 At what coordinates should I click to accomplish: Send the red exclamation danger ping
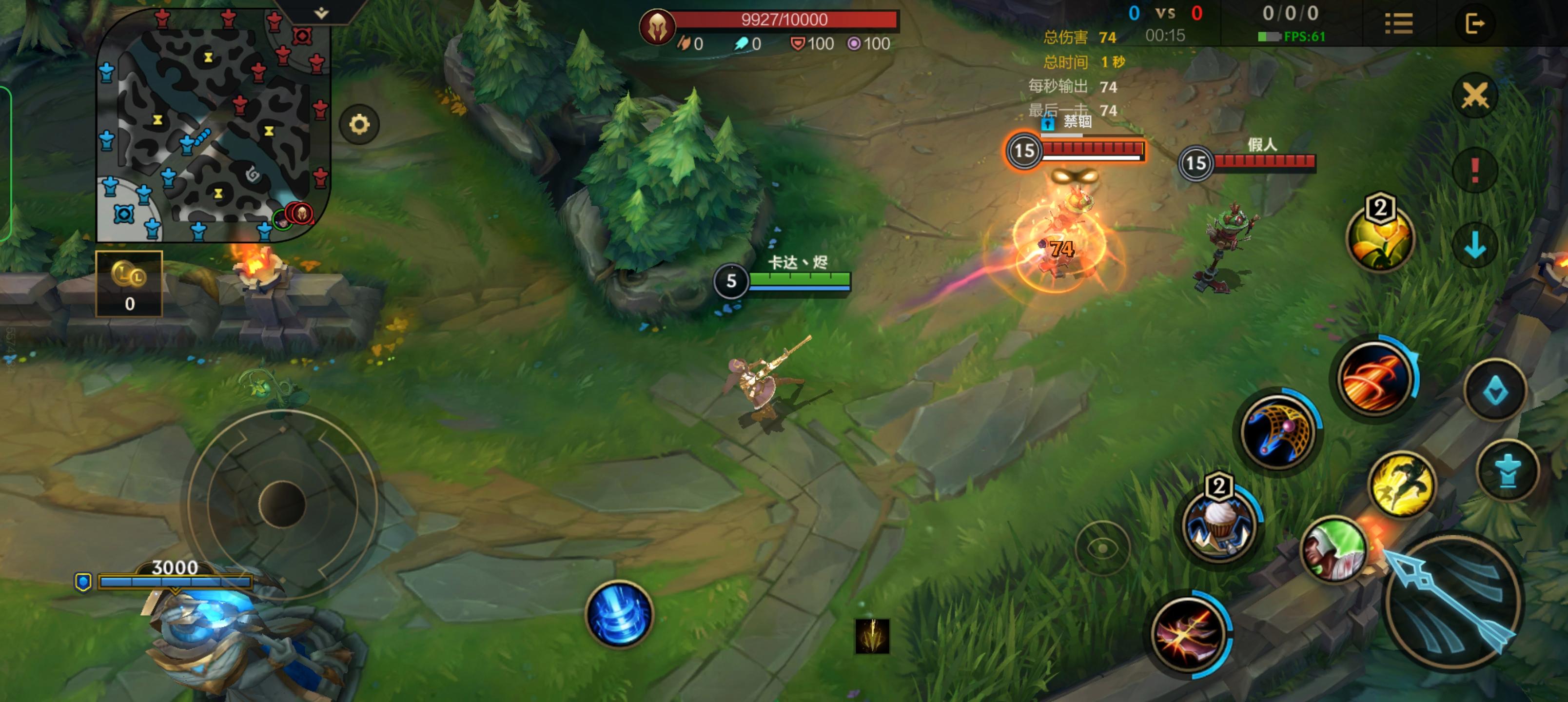[1474, 170]
